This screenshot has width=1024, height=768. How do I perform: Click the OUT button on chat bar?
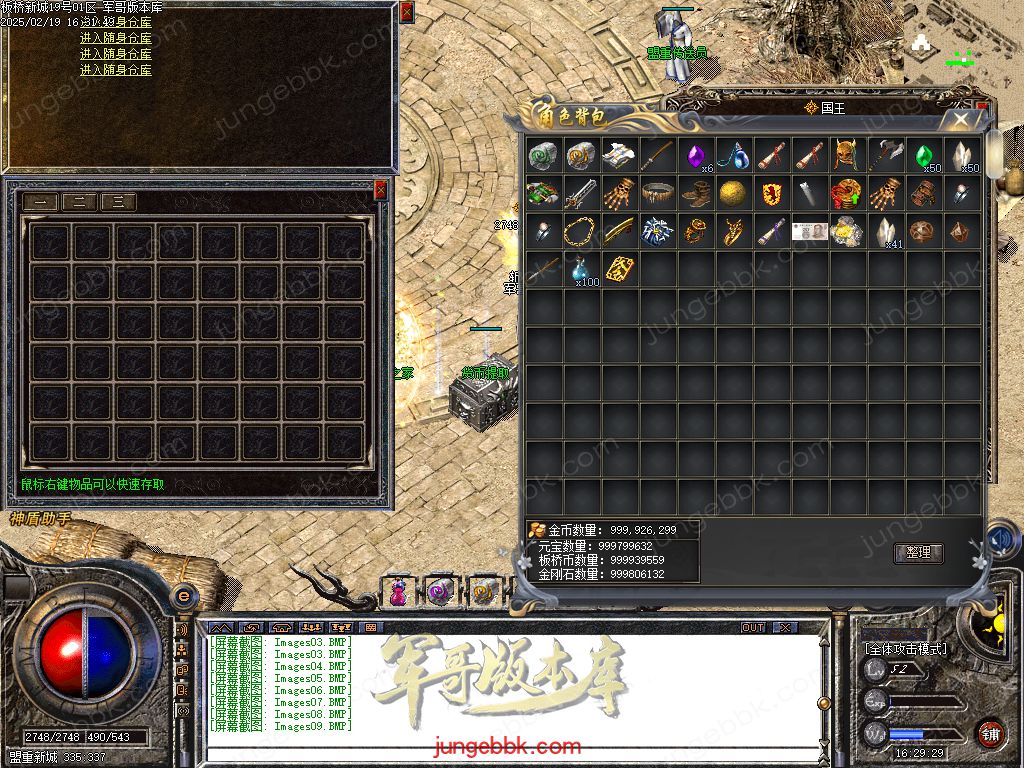click(753, 627)
